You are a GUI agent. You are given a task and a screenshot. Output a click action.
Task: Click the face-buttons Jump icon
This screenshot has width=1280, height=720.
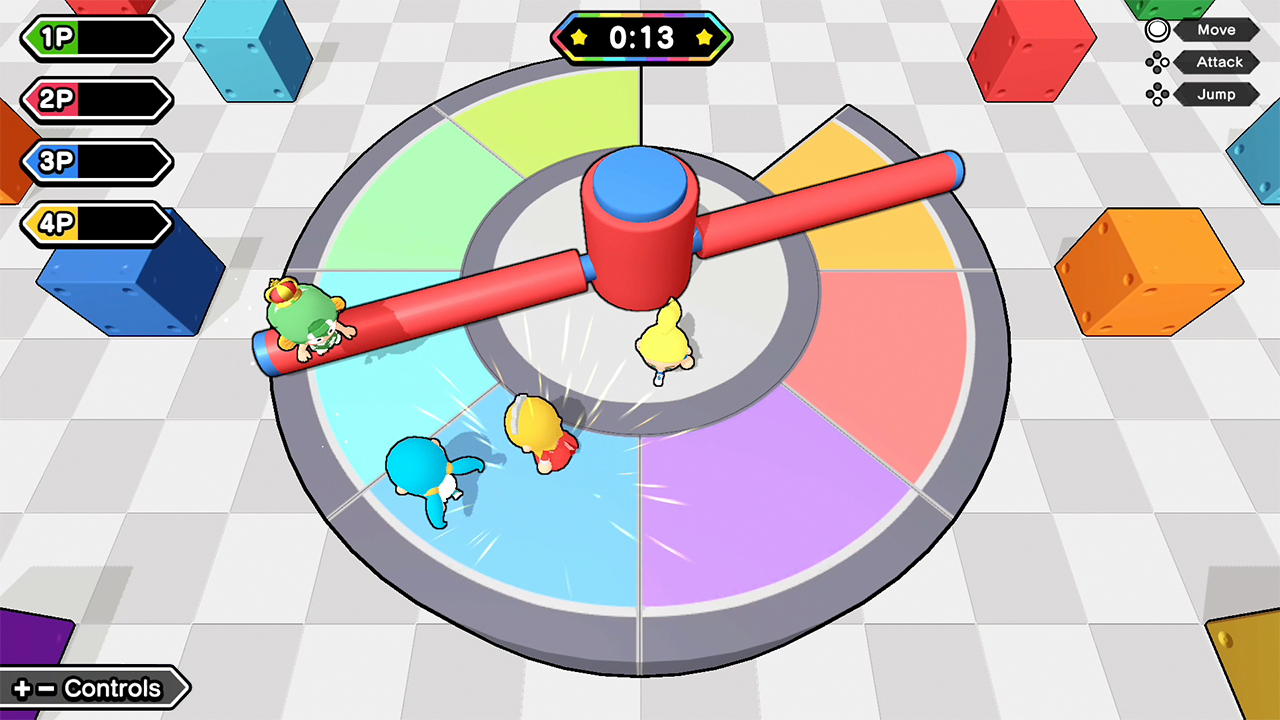(x=1157, y=94)
